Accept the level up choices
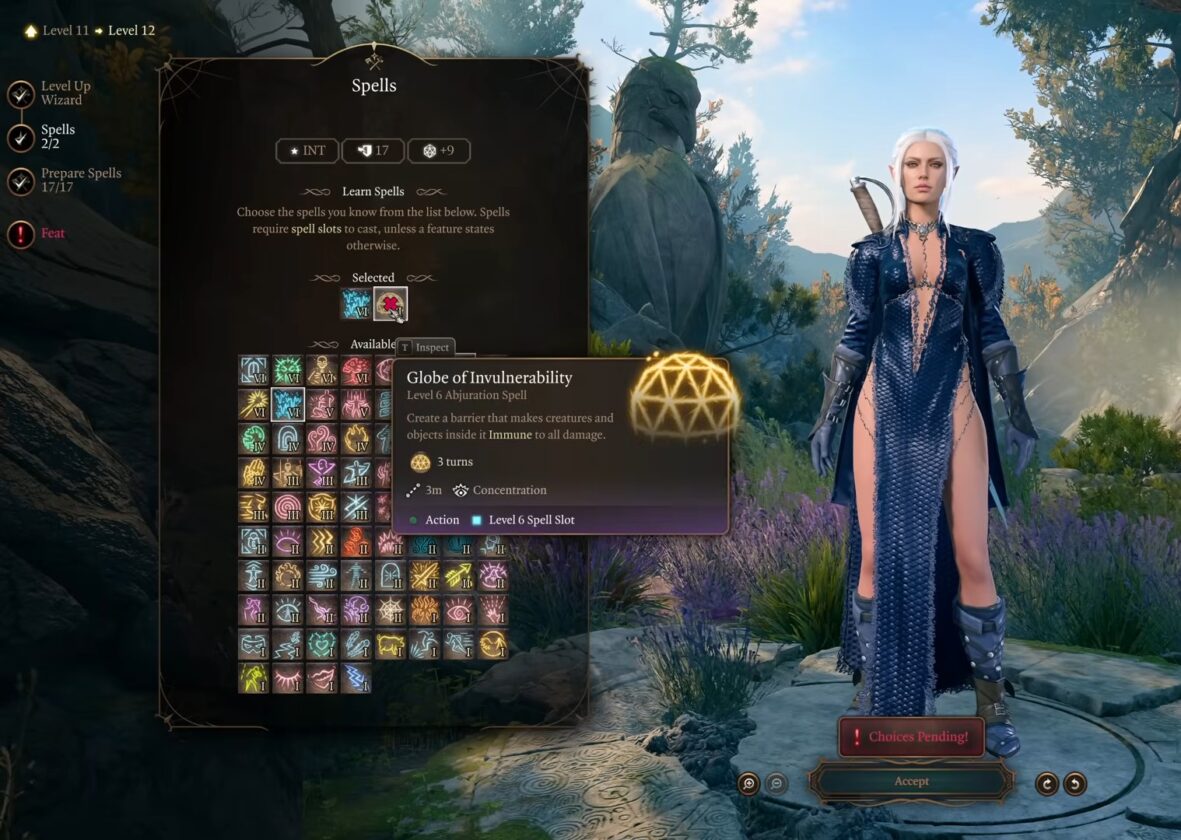 coord(911,781)
